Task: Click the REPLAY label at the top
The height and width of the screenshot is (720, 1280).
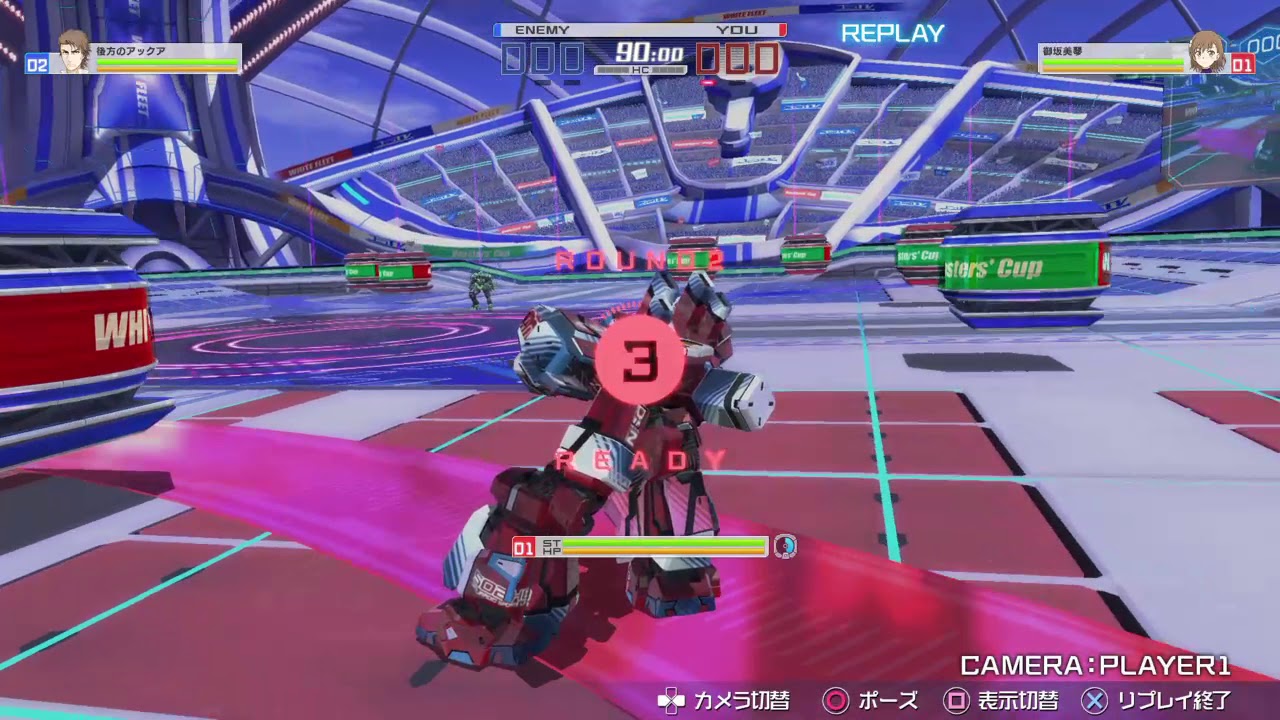Action: 892,33
